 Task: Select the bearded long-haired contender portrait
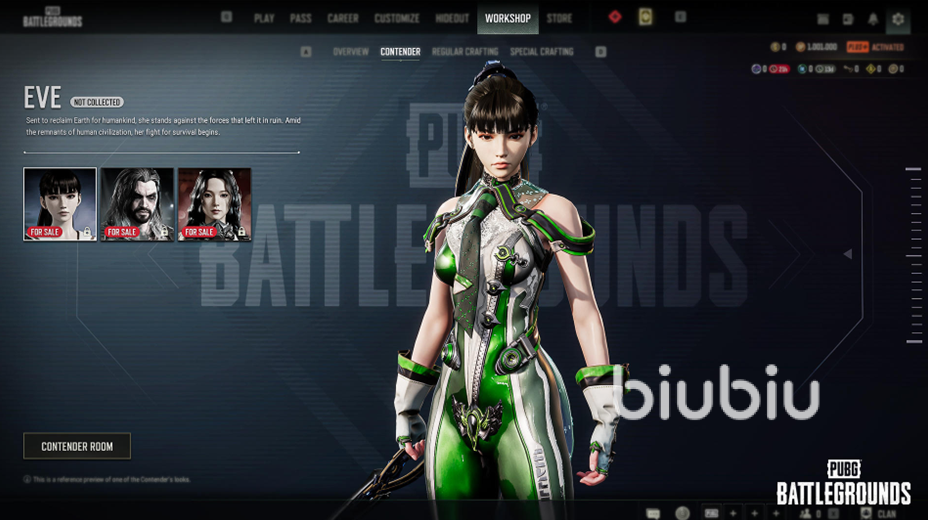pyautogui.click(x=137, y=204)
